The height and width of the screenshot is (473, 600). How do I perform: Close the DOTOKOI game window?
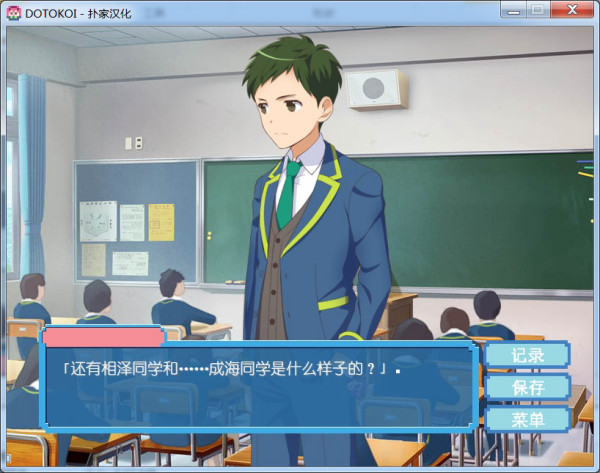(572, 9)
